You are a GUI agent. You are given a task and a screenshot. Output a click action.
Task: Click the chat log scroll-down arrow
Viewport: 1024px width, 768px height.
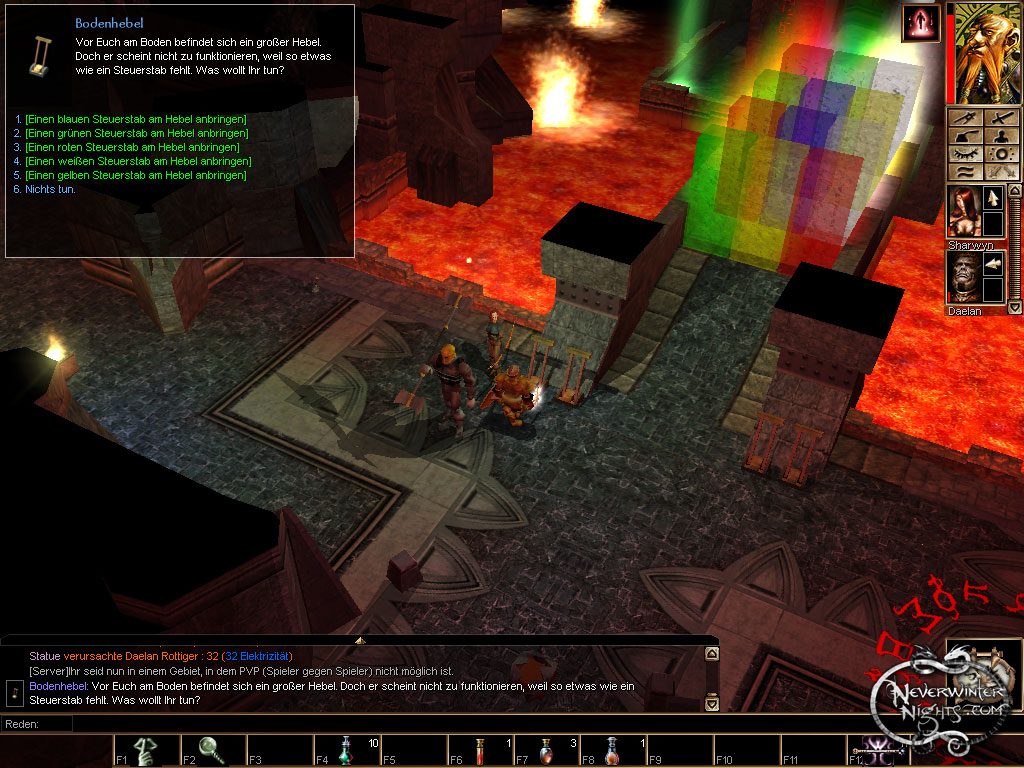click(x=712, y=704)
